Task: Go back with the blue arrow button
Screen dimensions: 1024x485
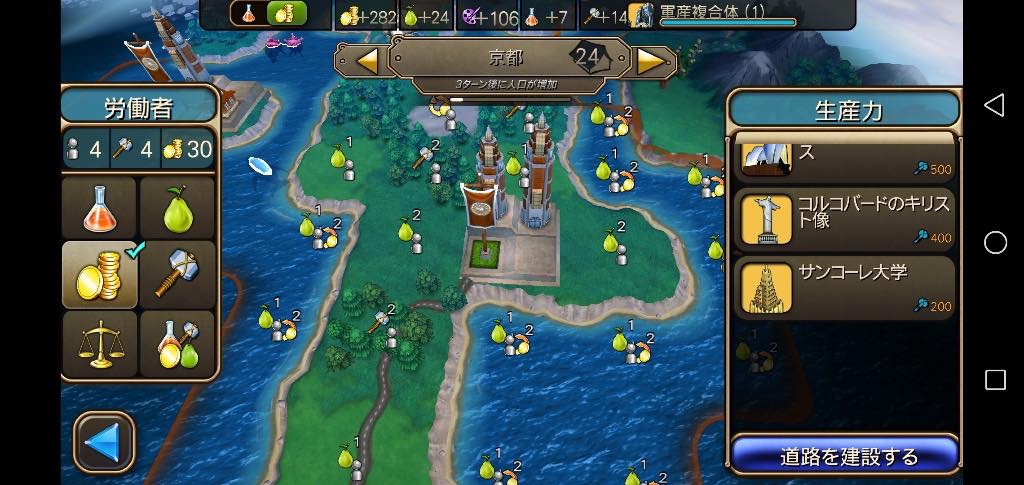Action: click(104, 441)
